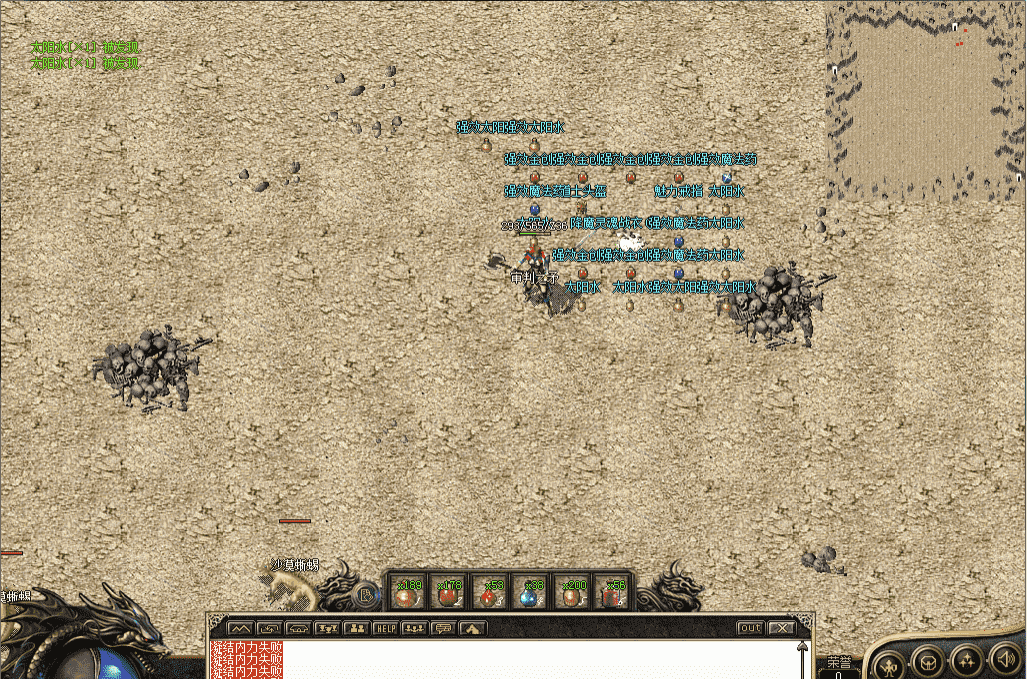Click the speech bubble chat toolbar button
Image resolution: width=1027 pixels, height=679 pixels.
[443, 628]
